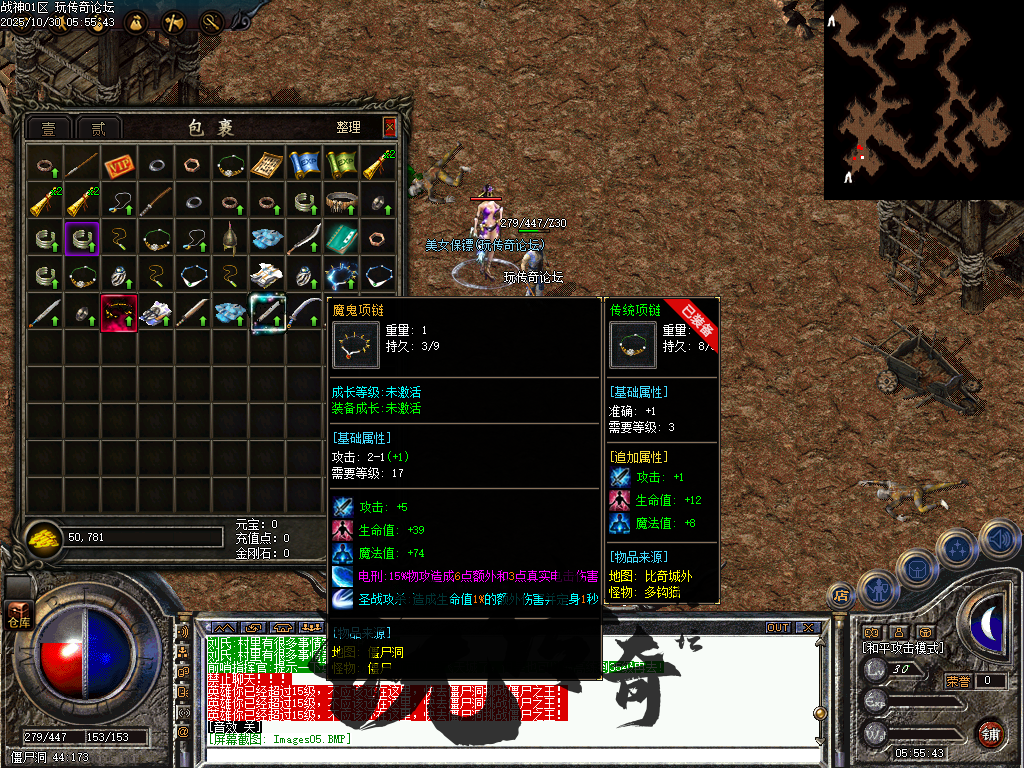The image size is (1024, 768).
Task: Select the teal skill book item
Action: 341,238
